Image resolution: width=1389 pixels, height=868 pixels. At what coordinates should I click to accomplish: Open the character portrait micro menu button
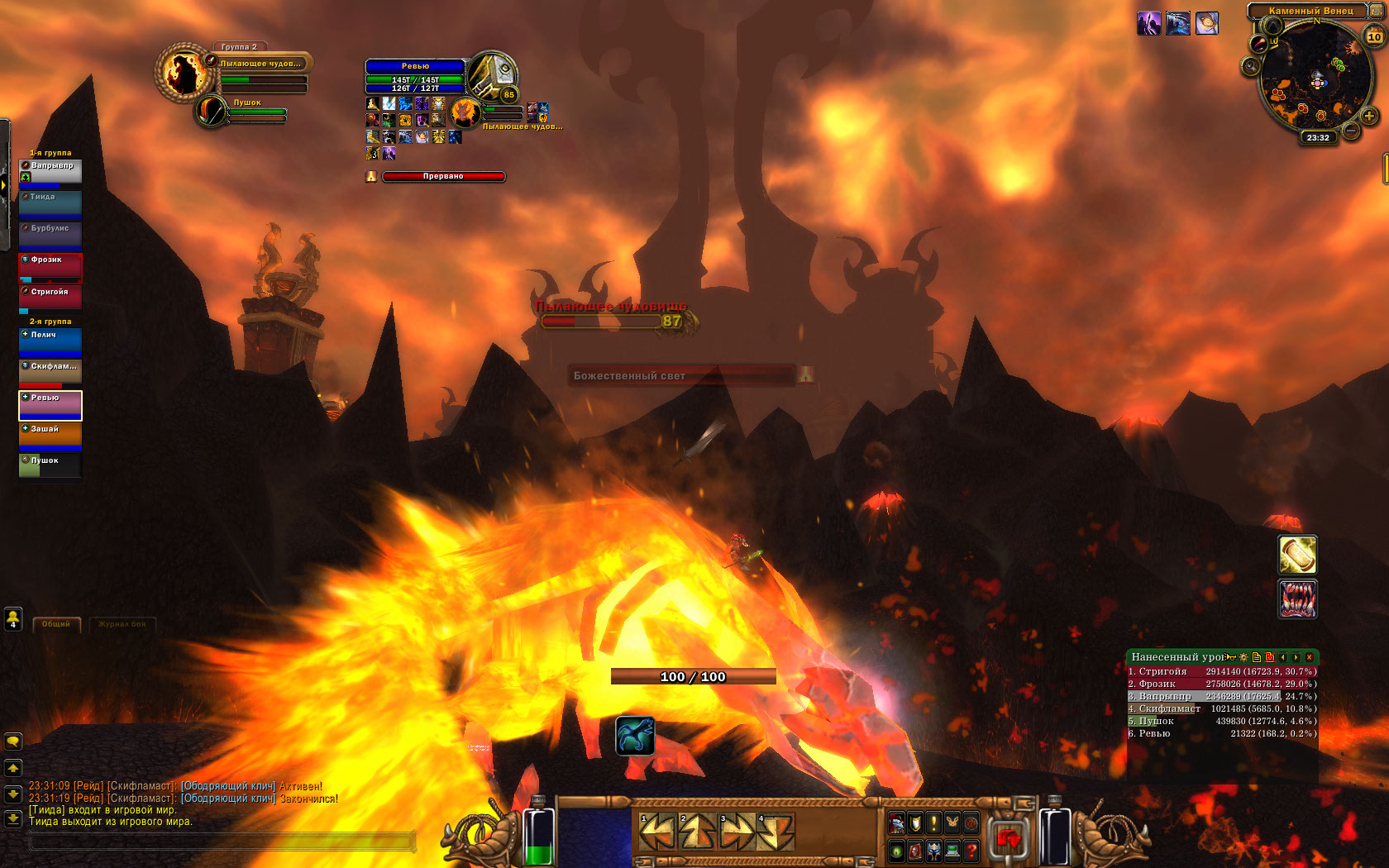point(897,823)
